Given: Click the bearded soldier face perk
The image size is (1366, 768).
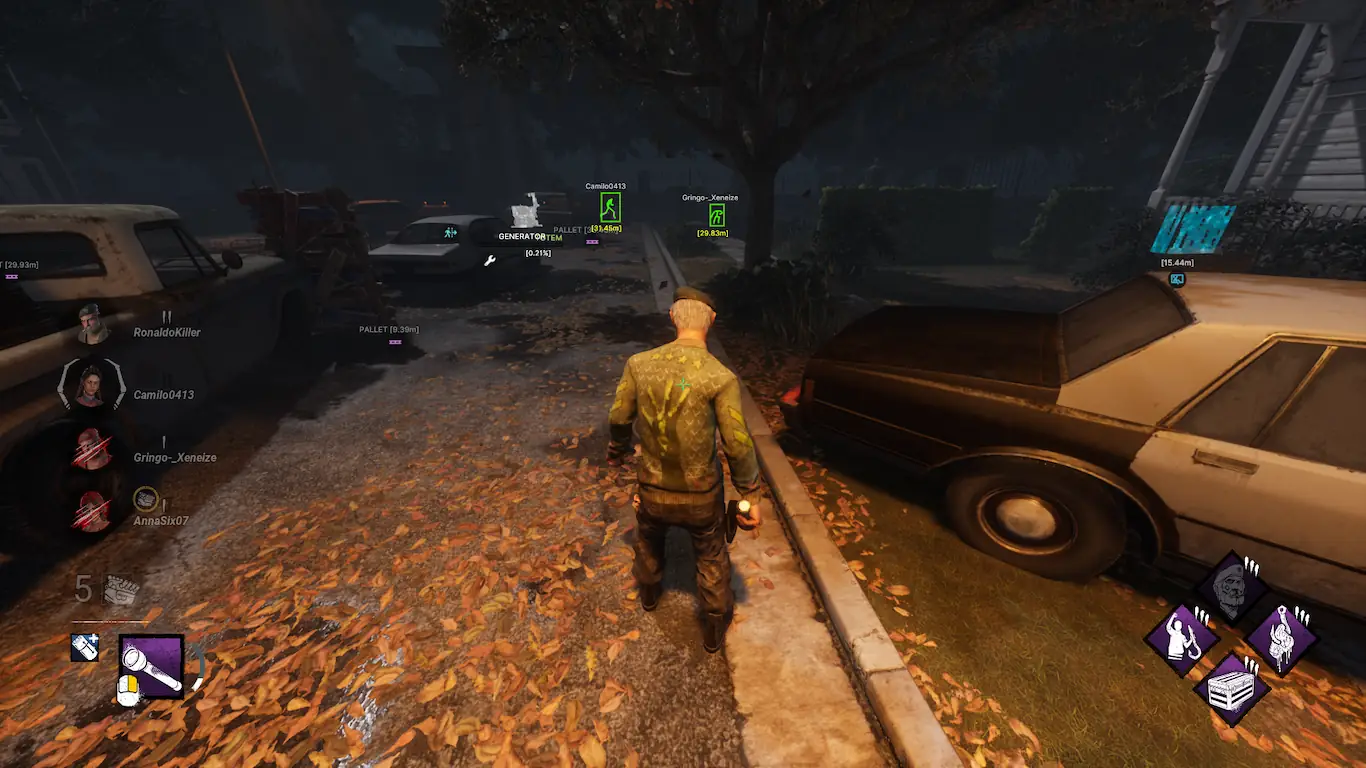Looking at the screenshot, I should 1231,588.
